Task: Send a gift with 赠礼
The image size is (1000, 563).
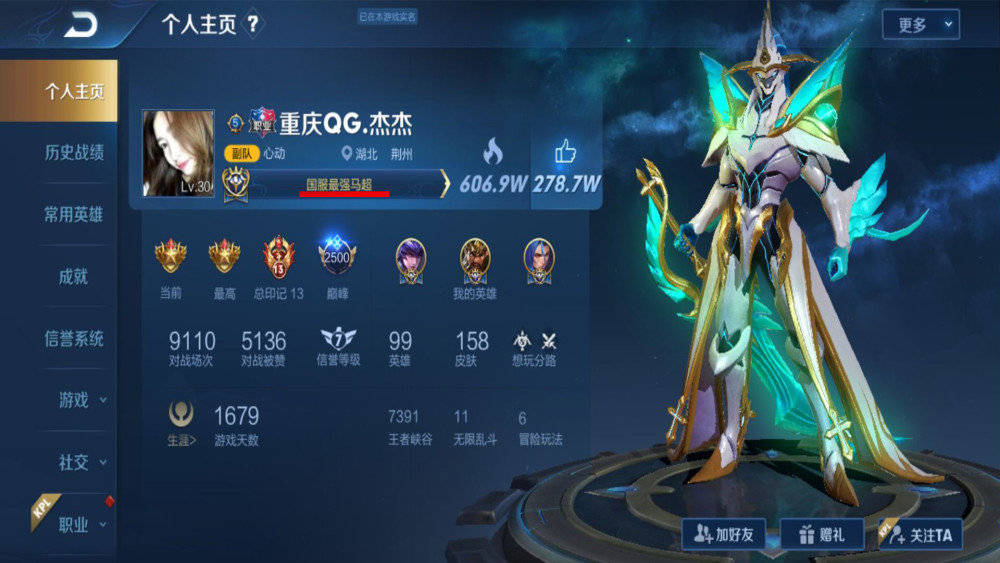Action: [x=821, y=535]
